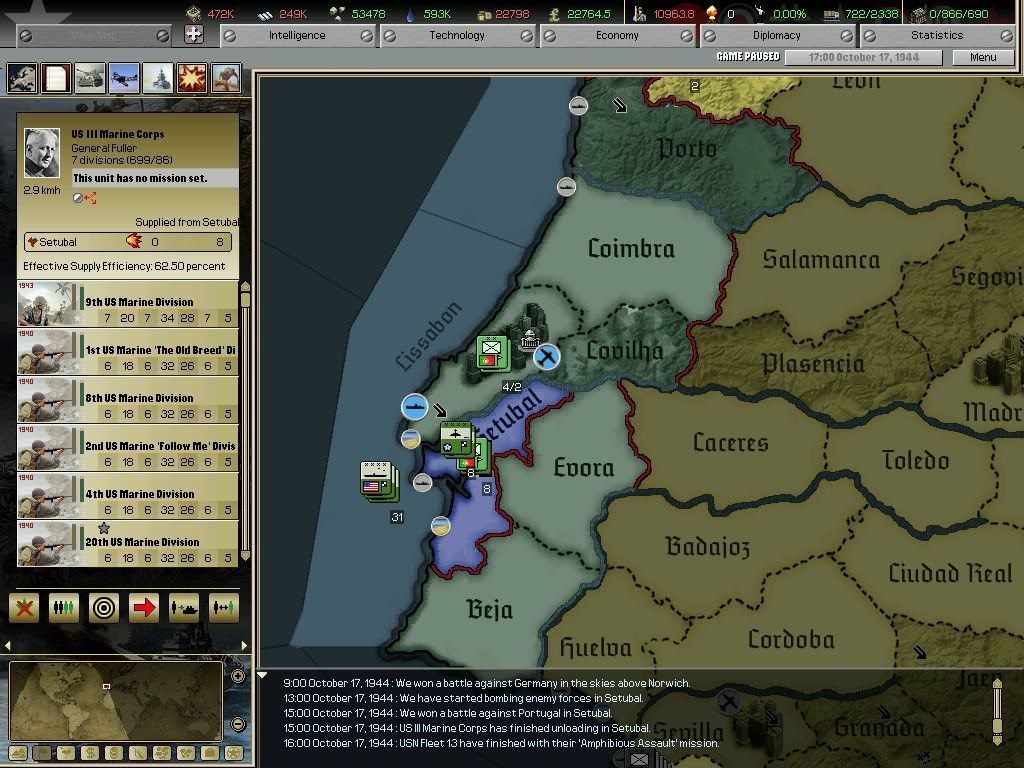Open the Intelligence screen

pyautogui.click(x=297, y=36)
